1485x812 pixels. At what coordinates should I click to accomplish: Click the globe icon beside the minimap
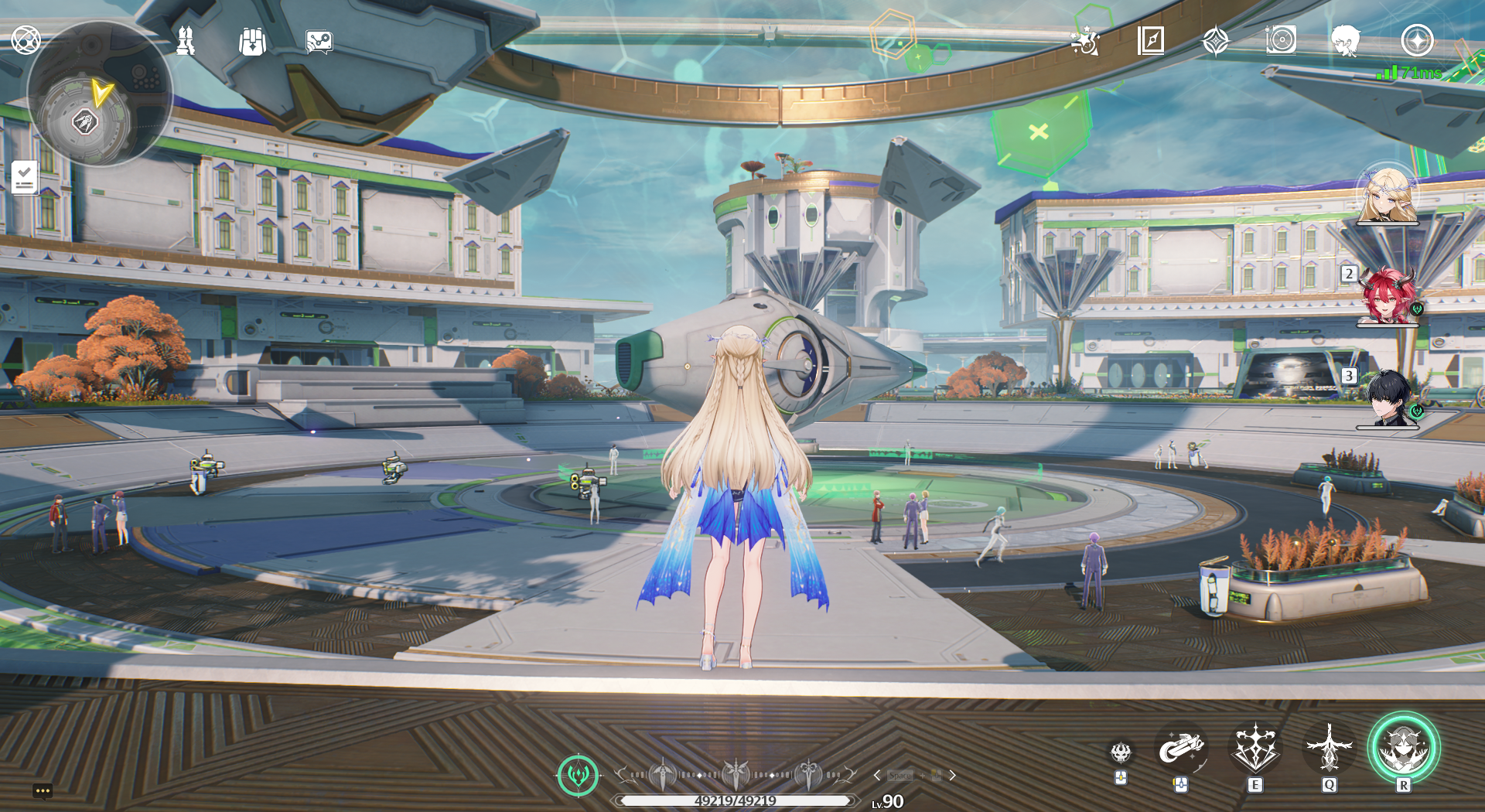pos(26,39)
